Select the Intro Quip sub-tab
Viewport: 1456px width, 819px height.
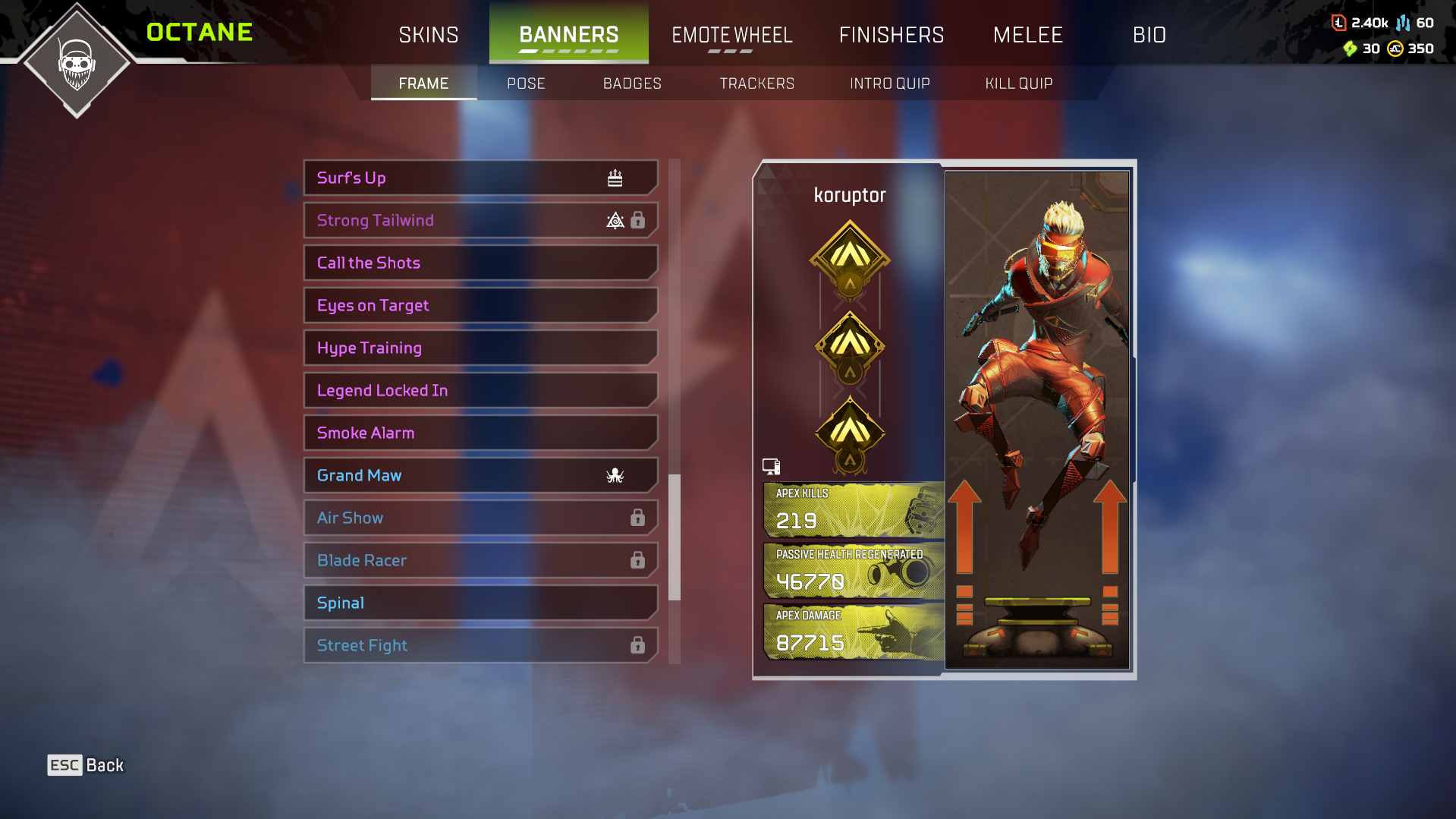[x=889, y=83]
